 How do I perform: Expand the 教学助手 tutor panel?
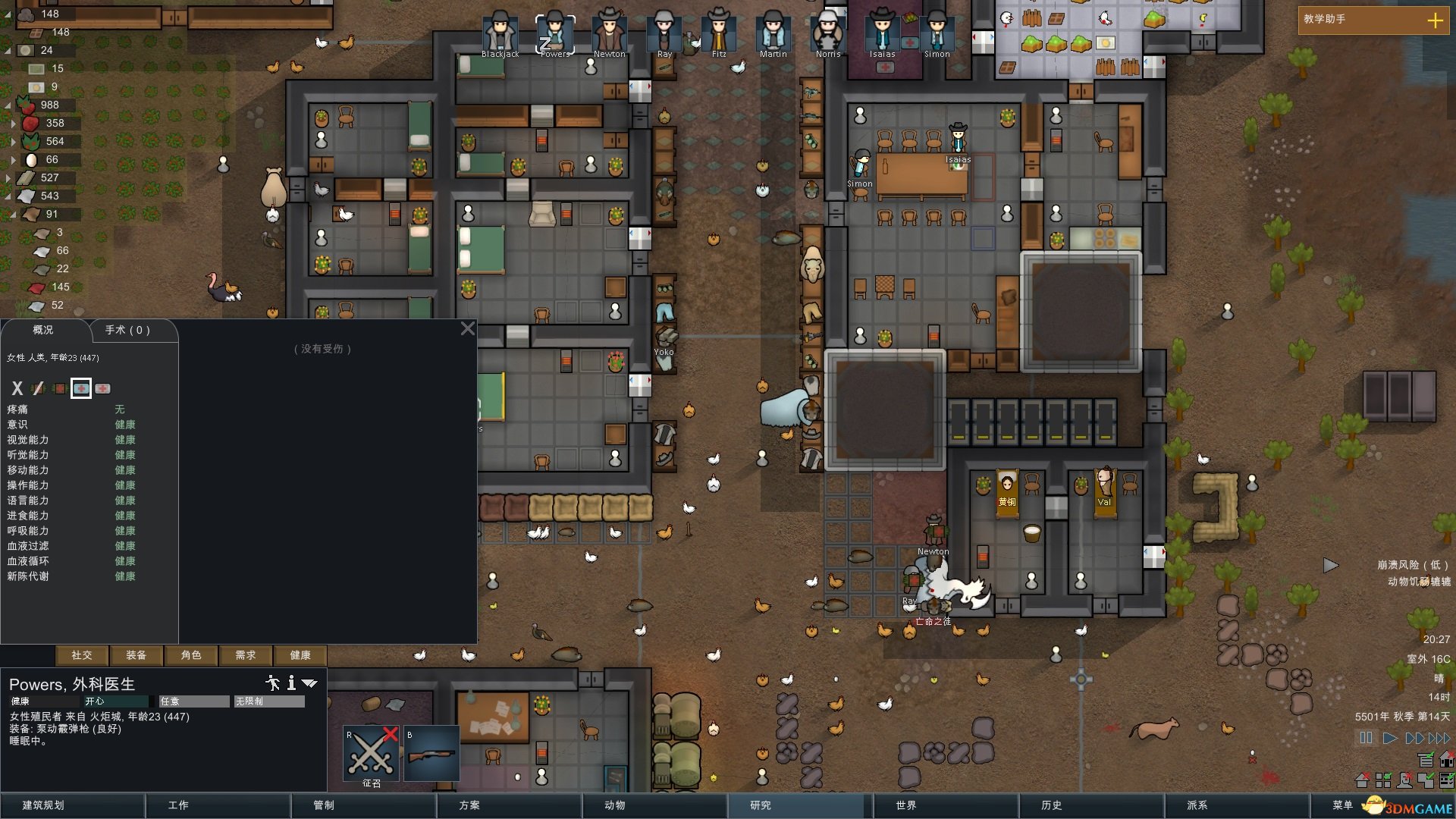(x=1436, y=20)
